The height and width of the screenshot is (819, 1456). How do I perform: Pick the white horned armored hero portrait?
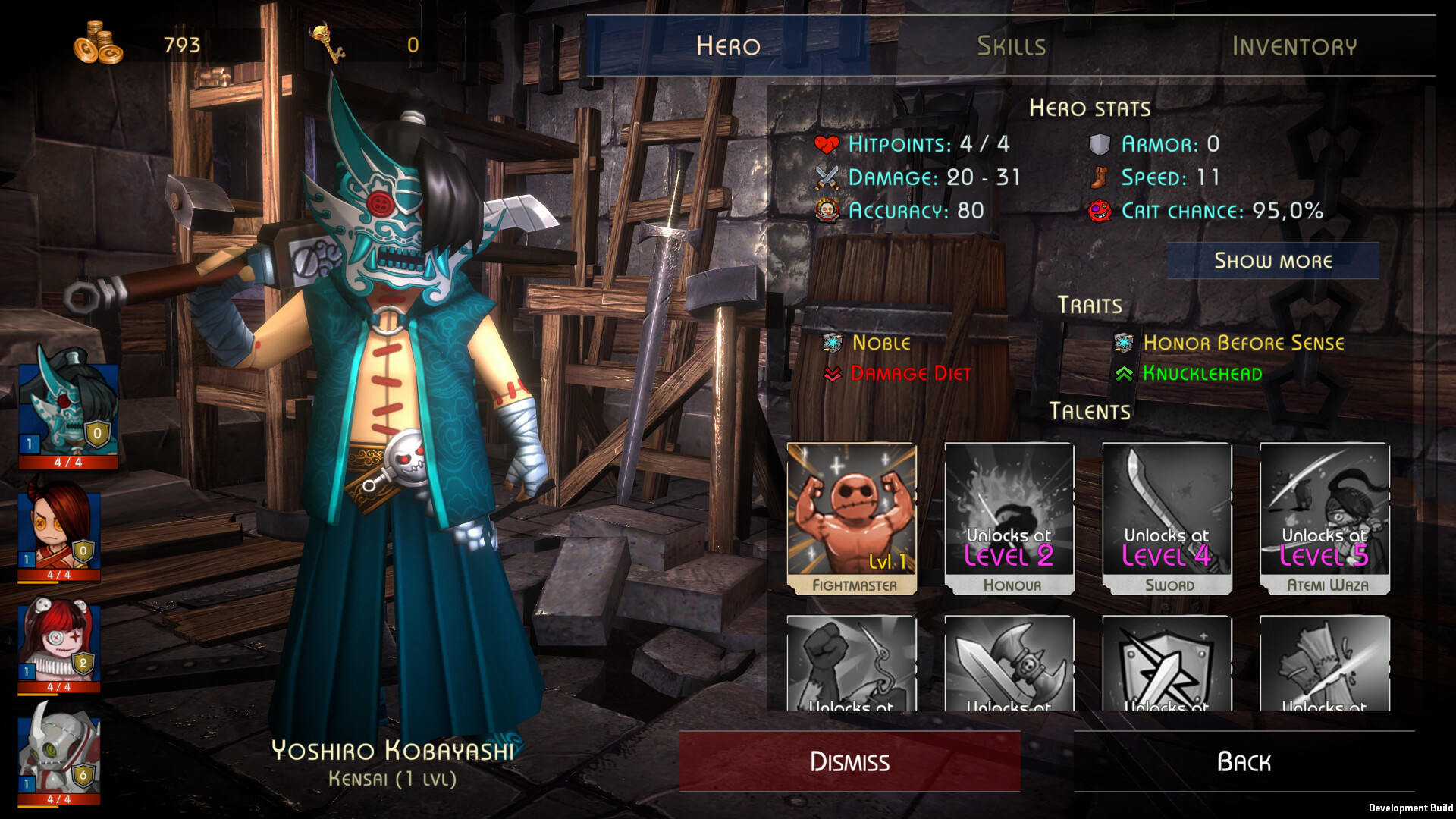tap(59, 751)
